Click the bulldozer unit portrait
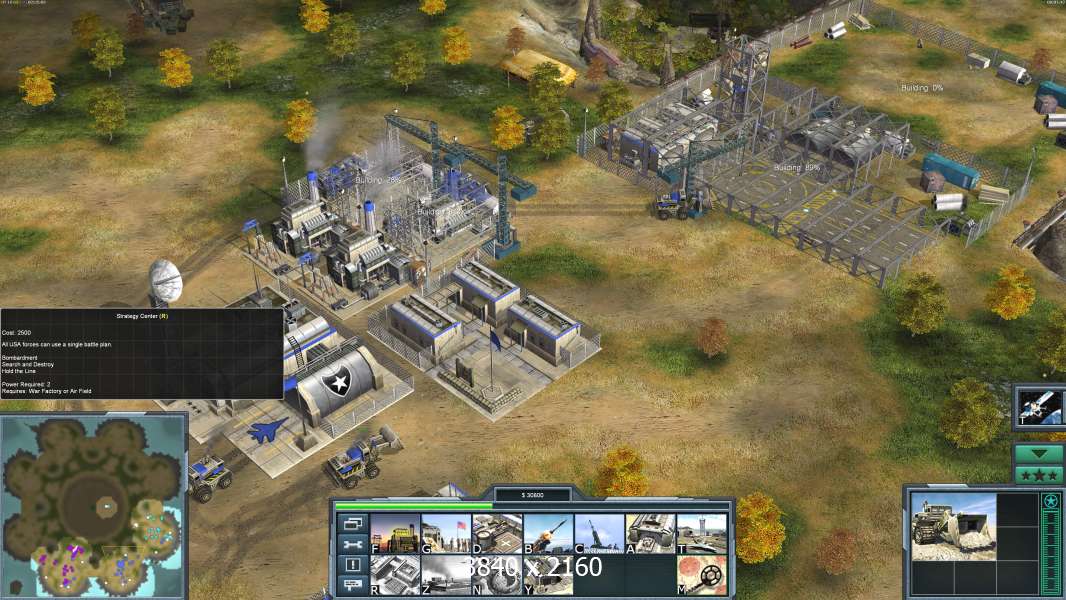The width and height of the screenshot is (1066, 600). point(953,527)
